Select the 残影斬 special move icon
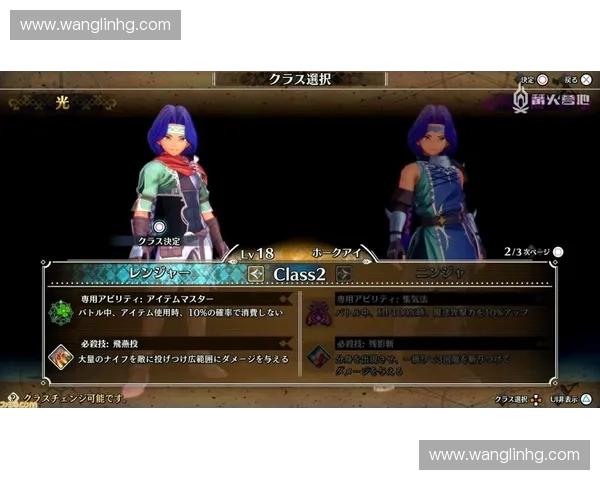 (x=319, y=355)
